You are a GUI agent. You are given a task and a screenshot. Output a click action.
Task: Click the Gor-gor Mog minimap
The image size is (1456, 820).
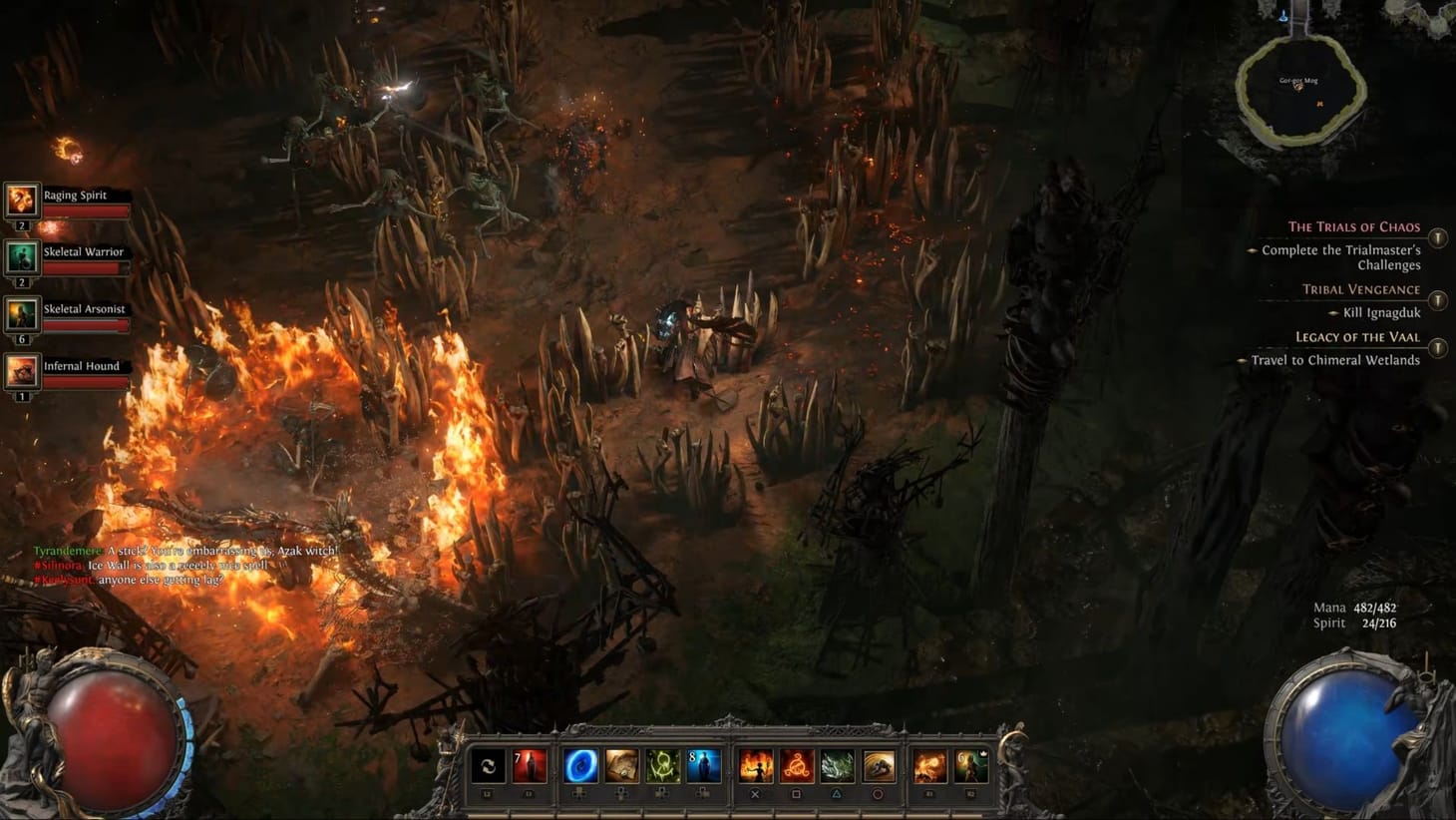[1301, 85]
